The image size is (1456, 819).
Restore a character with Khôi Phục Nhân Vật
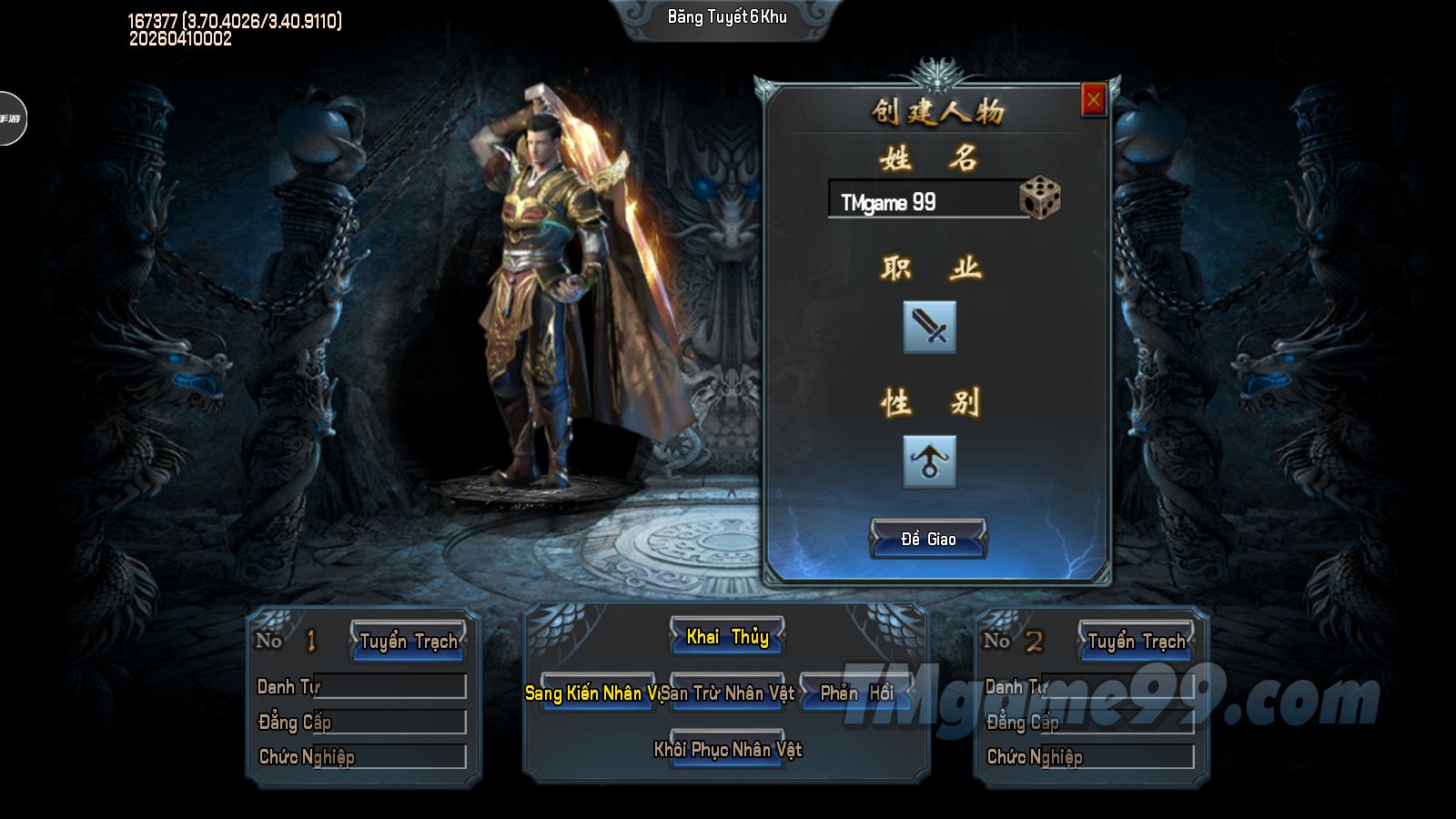[727, 750]
